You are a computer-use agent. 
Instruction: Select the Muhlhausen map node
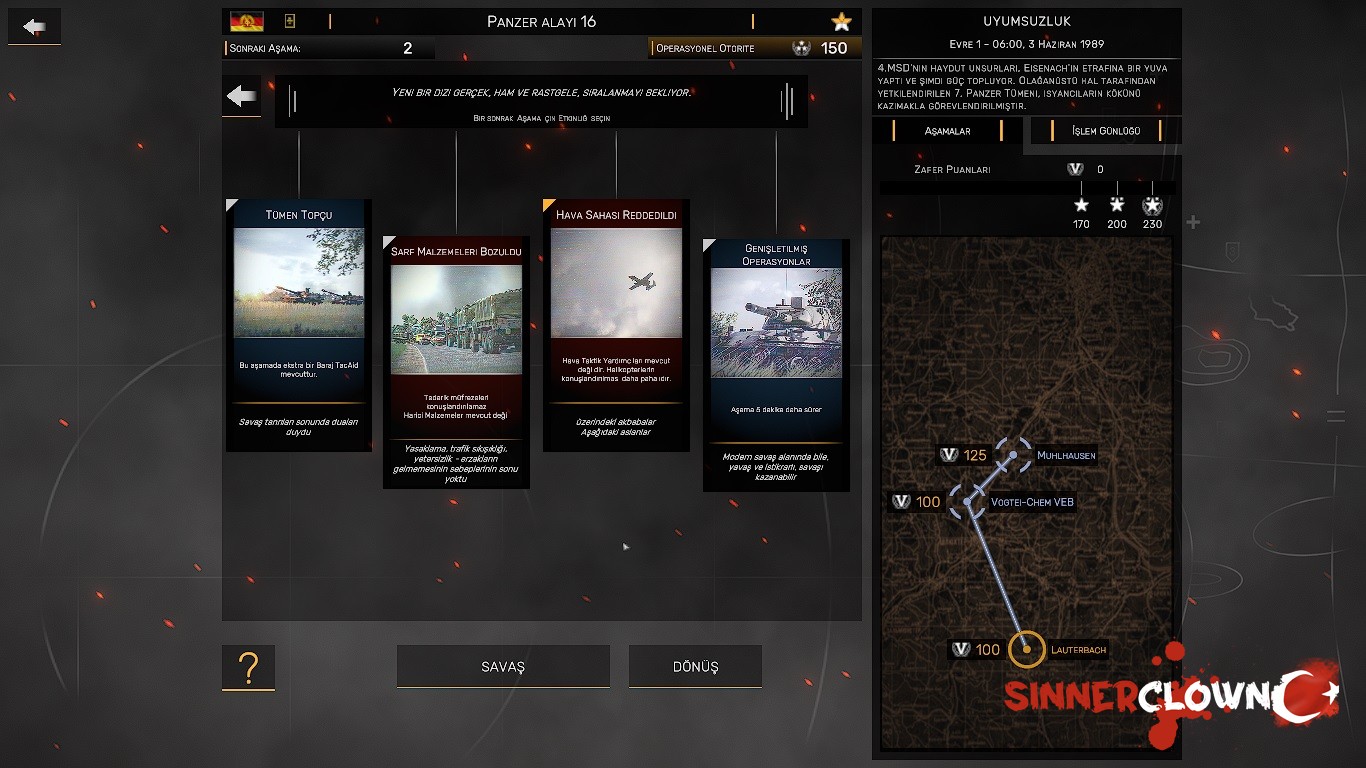(x=1014, y=455)
